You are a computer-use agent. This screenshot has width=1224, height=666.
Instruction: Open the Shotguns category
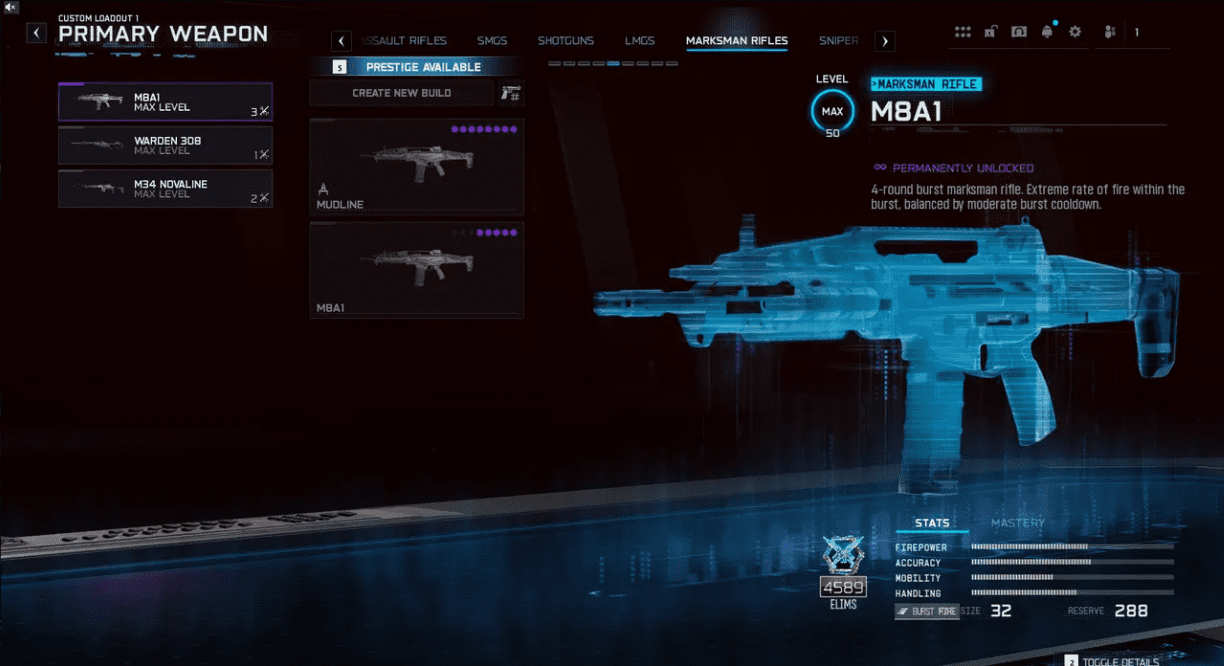click(x=565, y=41)
